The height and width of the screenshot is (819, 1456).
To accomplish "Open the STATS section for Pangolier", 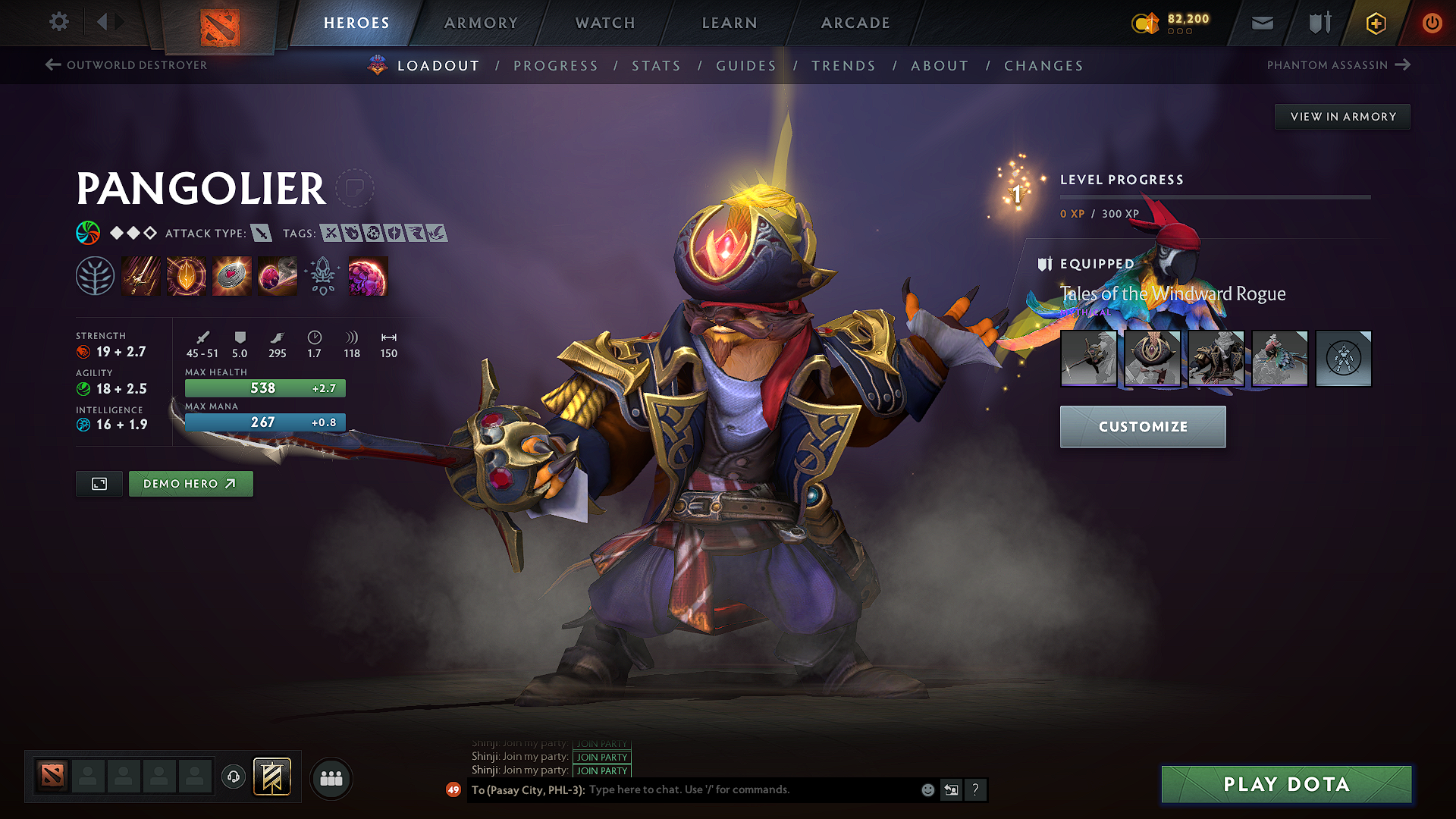I will click(657, 66).
